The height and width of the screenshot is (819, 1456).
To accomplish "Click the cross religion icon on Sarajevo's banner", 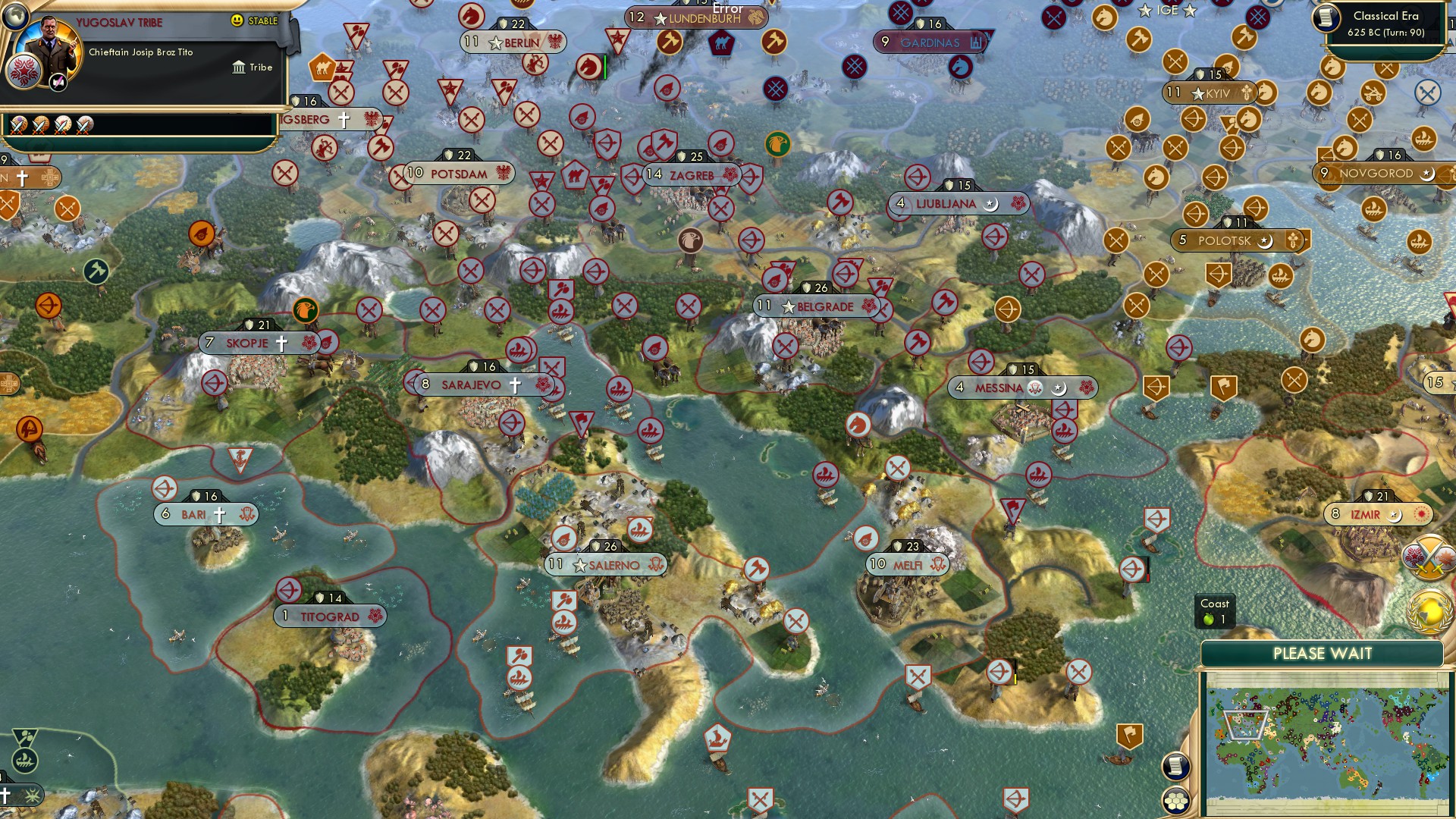I will click(515, 385).
